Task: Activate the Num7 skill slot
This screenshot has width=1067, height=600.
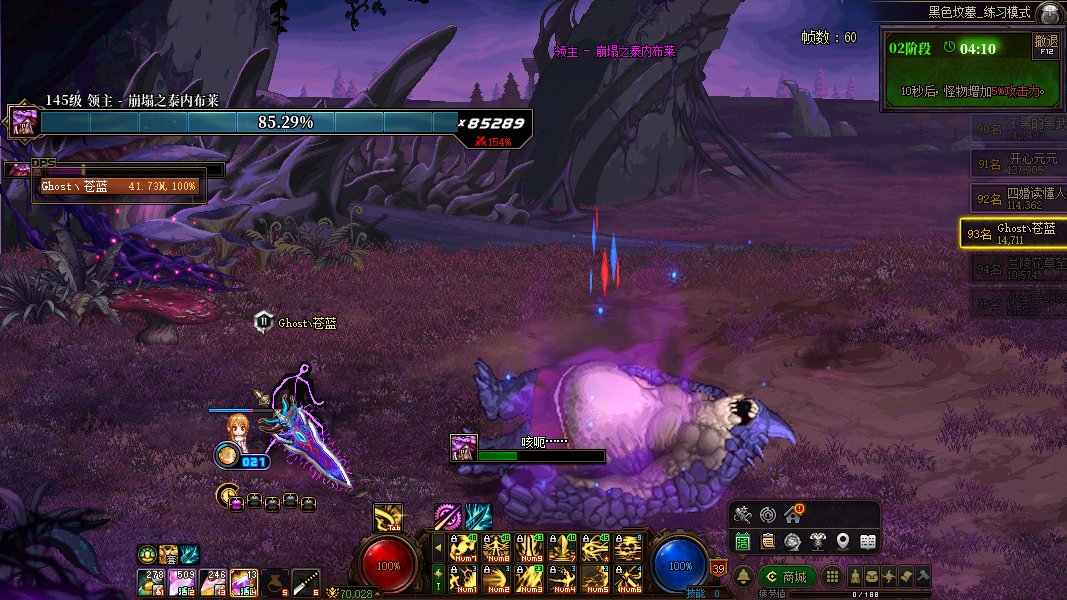Action: pyautogui.click(x=463, y=548)
